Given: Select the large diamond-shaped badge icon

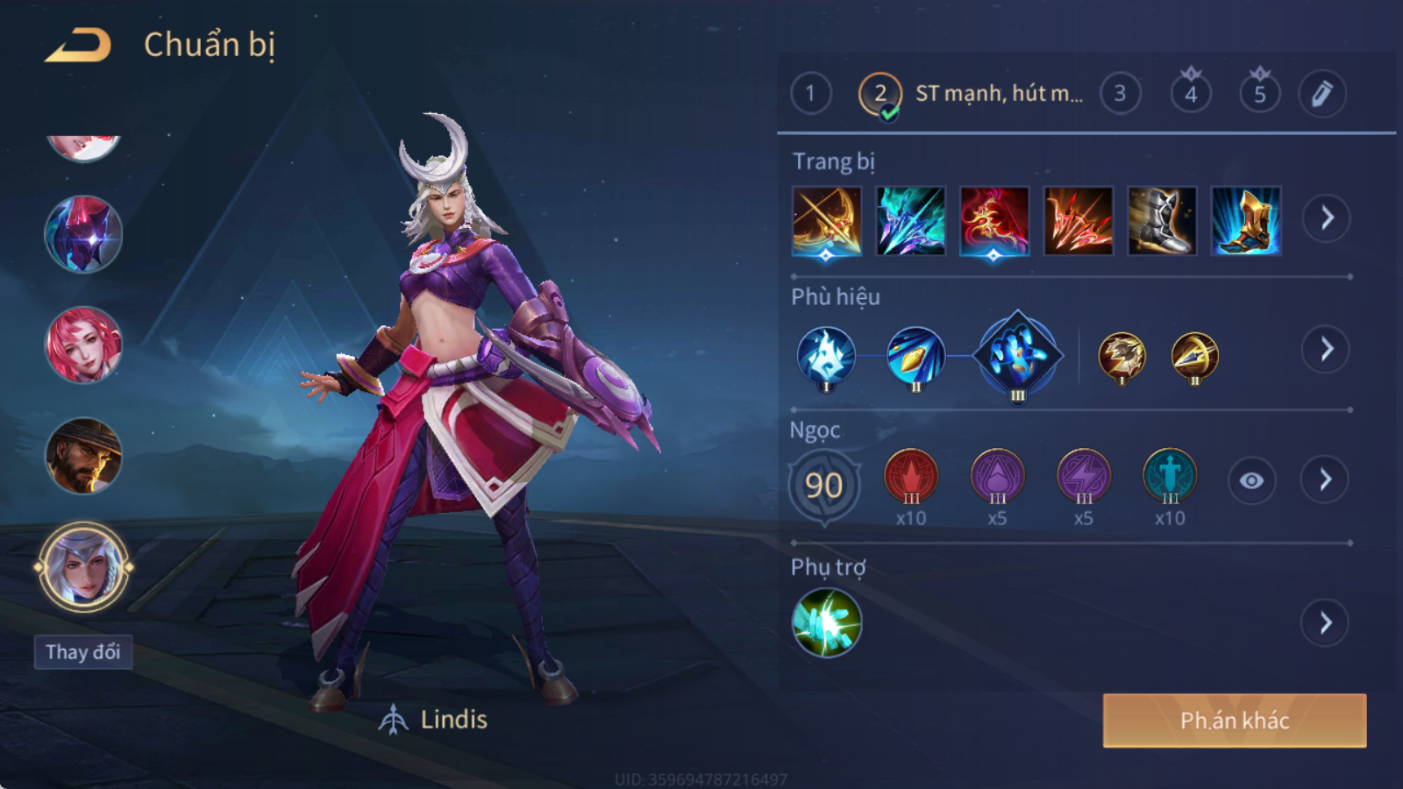Looking at the screenshot, I should (x=1017, y=356).
